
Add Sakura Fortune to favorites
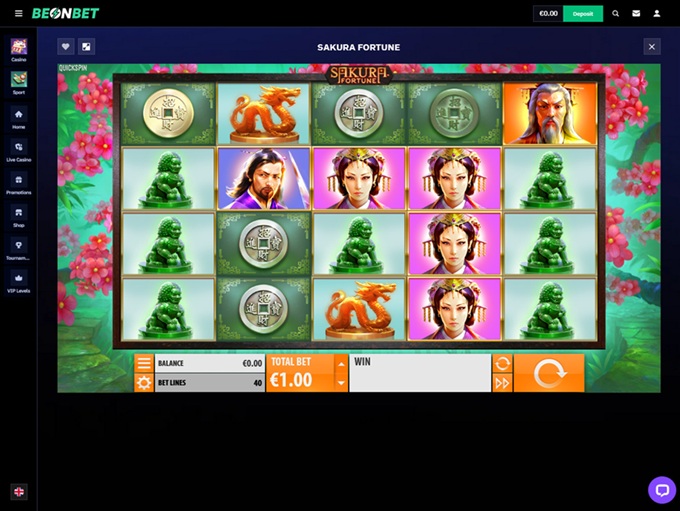(x=65, y=46)
